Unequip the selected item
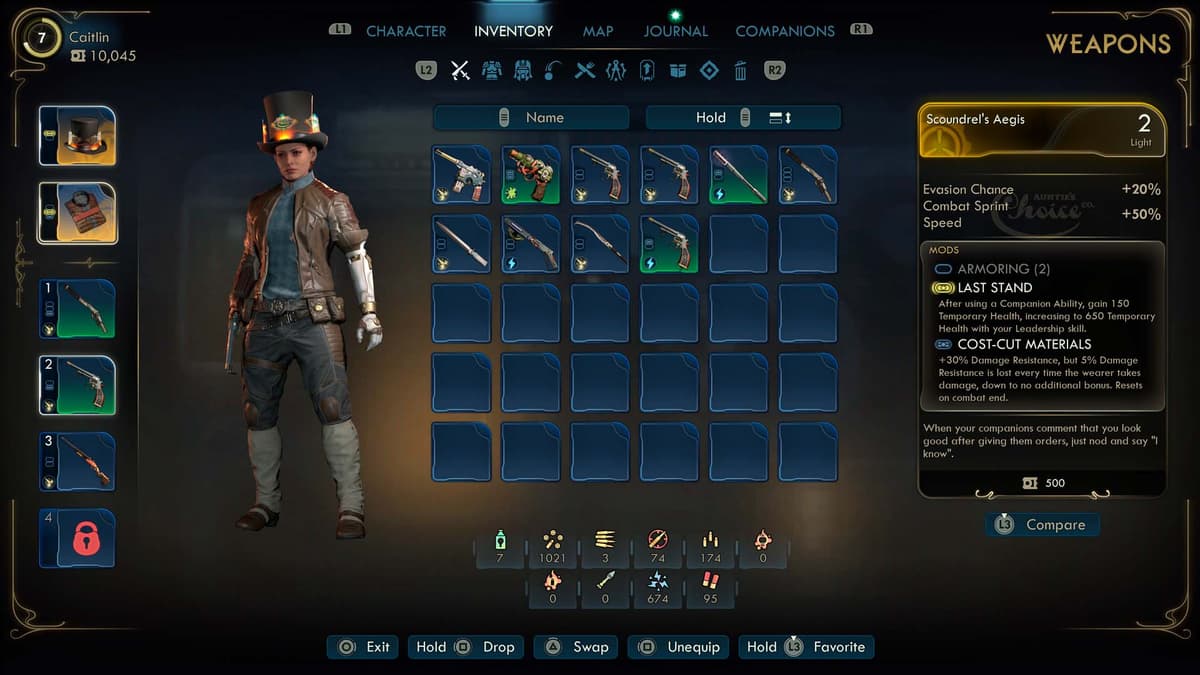The width and height of the screenshot is (1200, 675). pos(680,647)
